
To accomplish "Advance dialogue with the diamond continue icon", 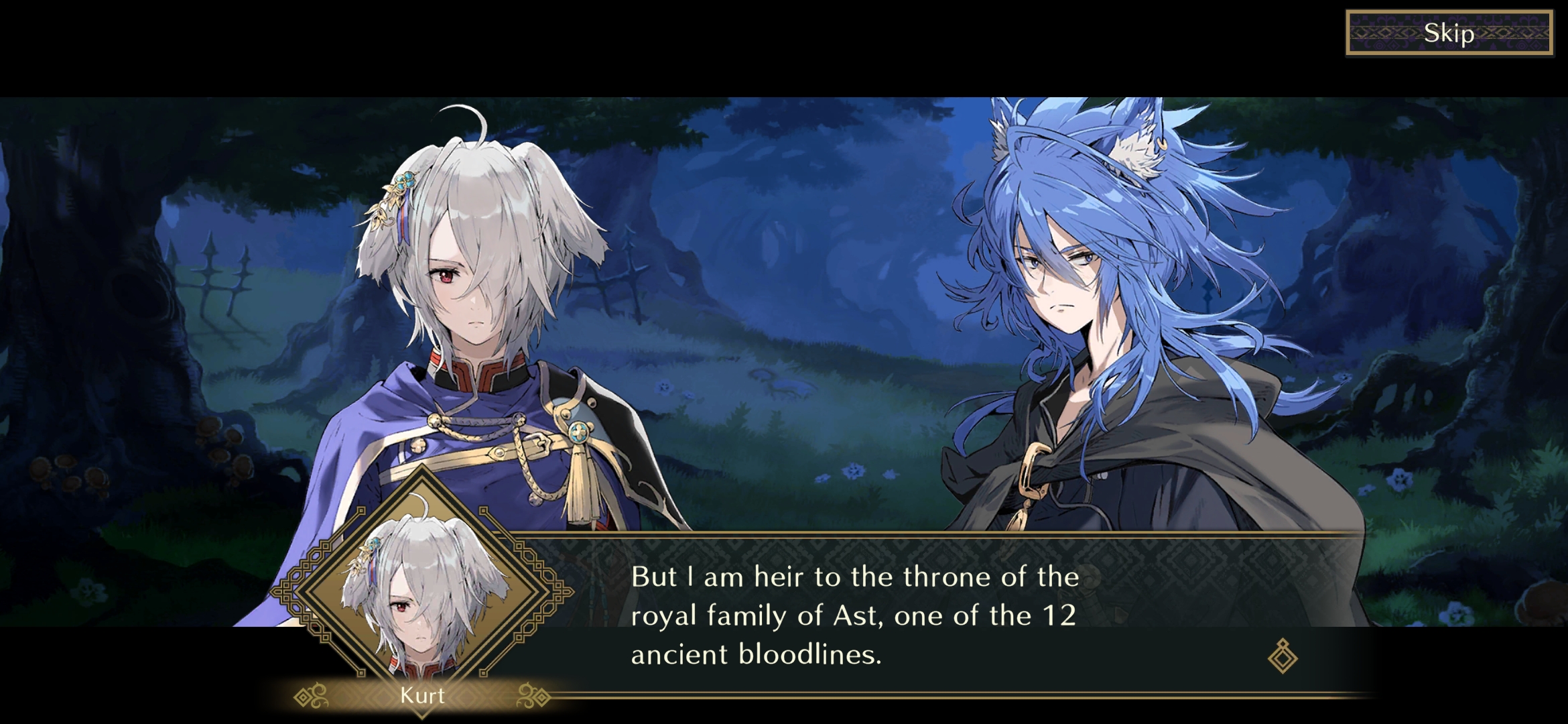I will [x=1283, y=656].
